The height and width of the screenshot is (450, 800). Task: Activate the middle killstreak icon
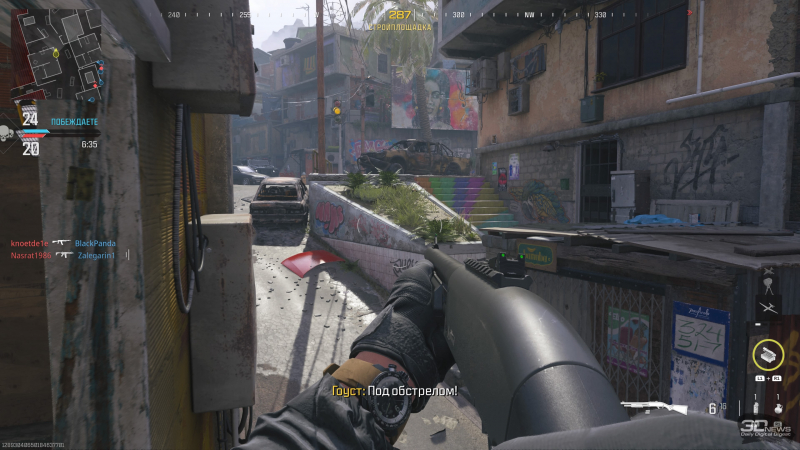coord(767,286)
